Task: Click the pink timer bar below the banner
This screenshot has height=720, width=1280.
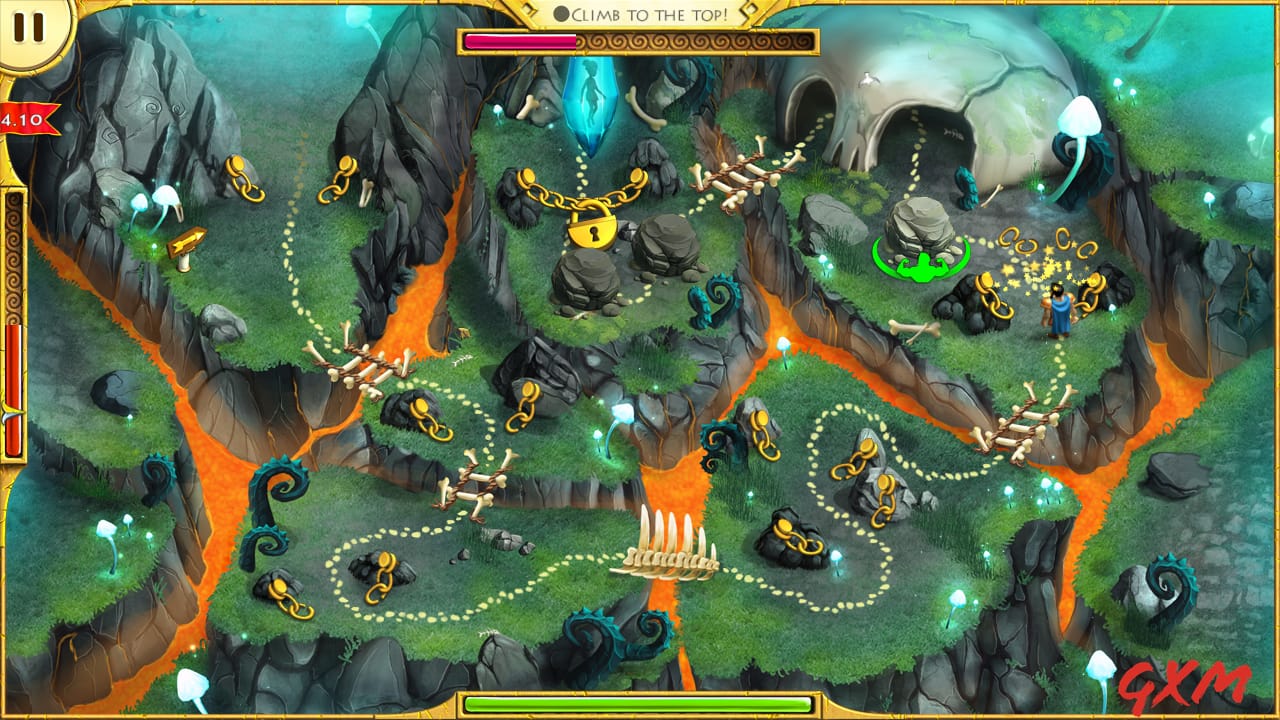Action: (520, 40)
